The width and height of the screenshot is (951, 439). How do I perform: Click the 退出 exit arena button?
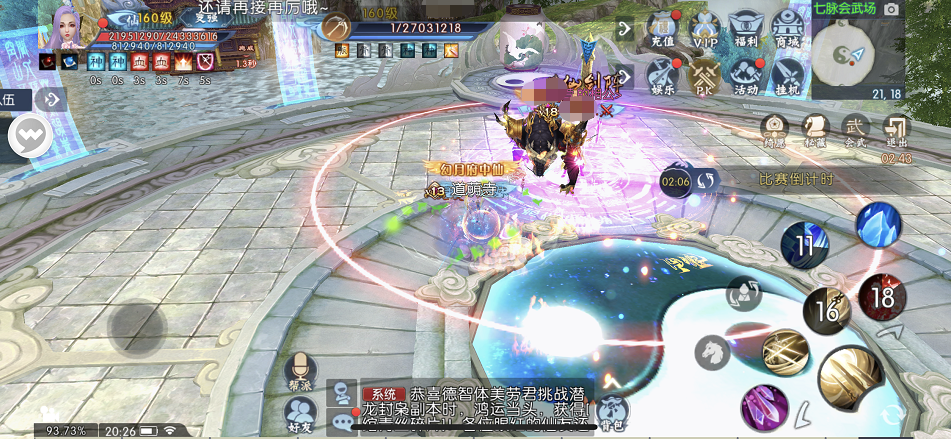pyautogui.click(x=897, y=129)
